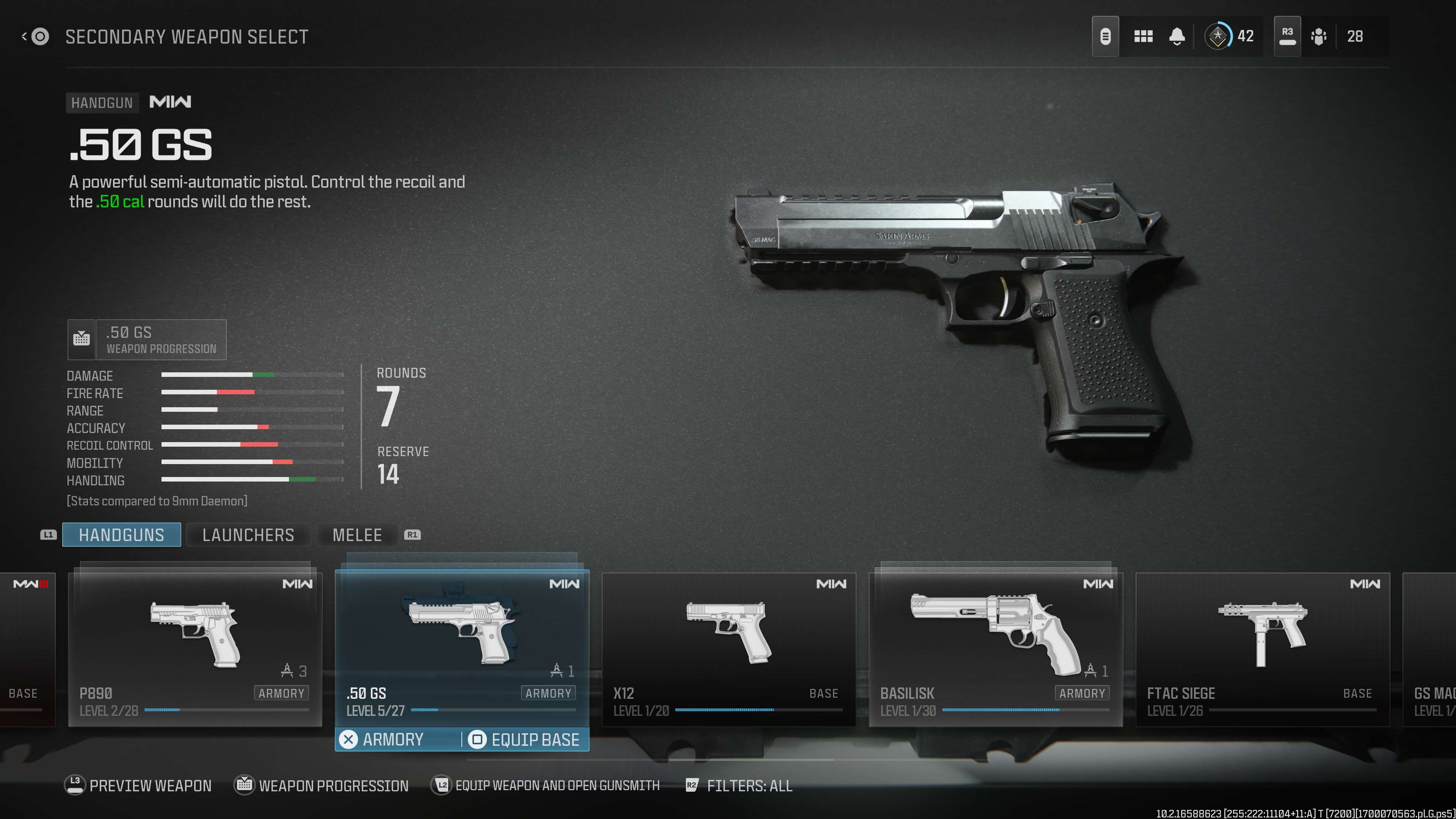The height and width of the screenshot is (819, 1456).
Task: Switch to the Melee tab
Action: tap(357, 535)
